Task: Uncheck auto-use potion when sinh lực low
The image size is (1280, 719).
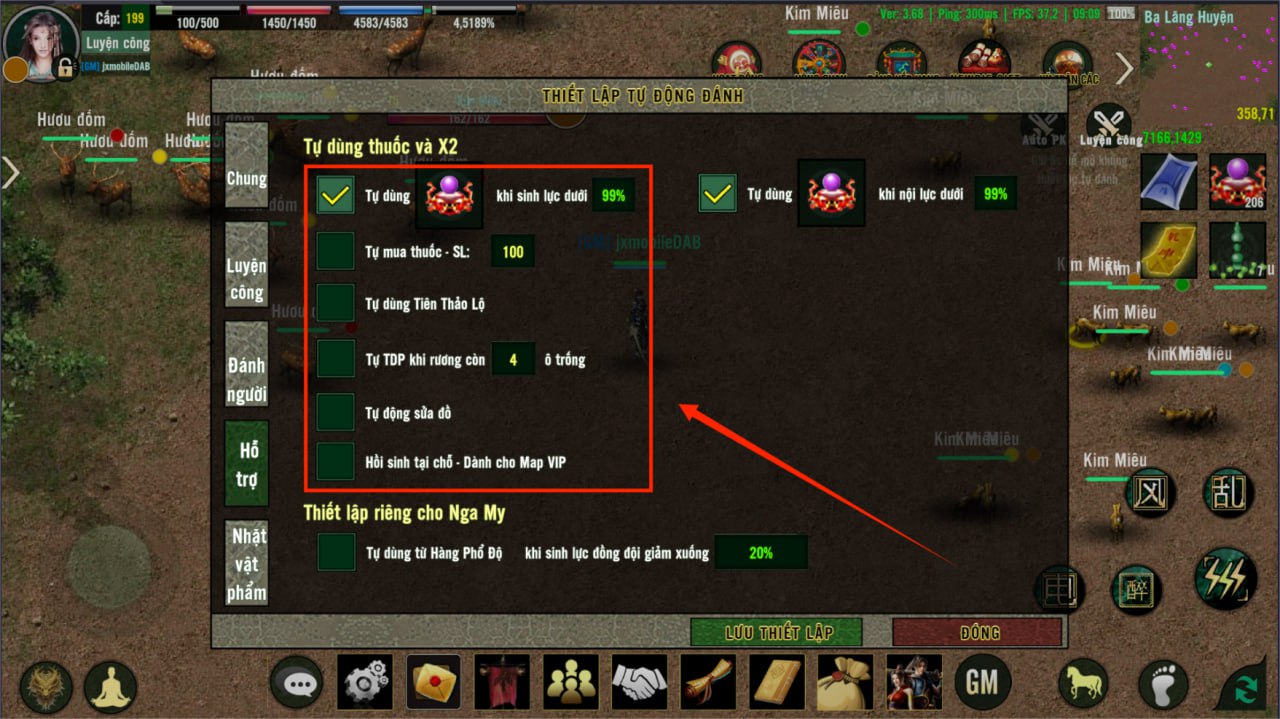Action: pyautogui.click(x=336, y=194)
